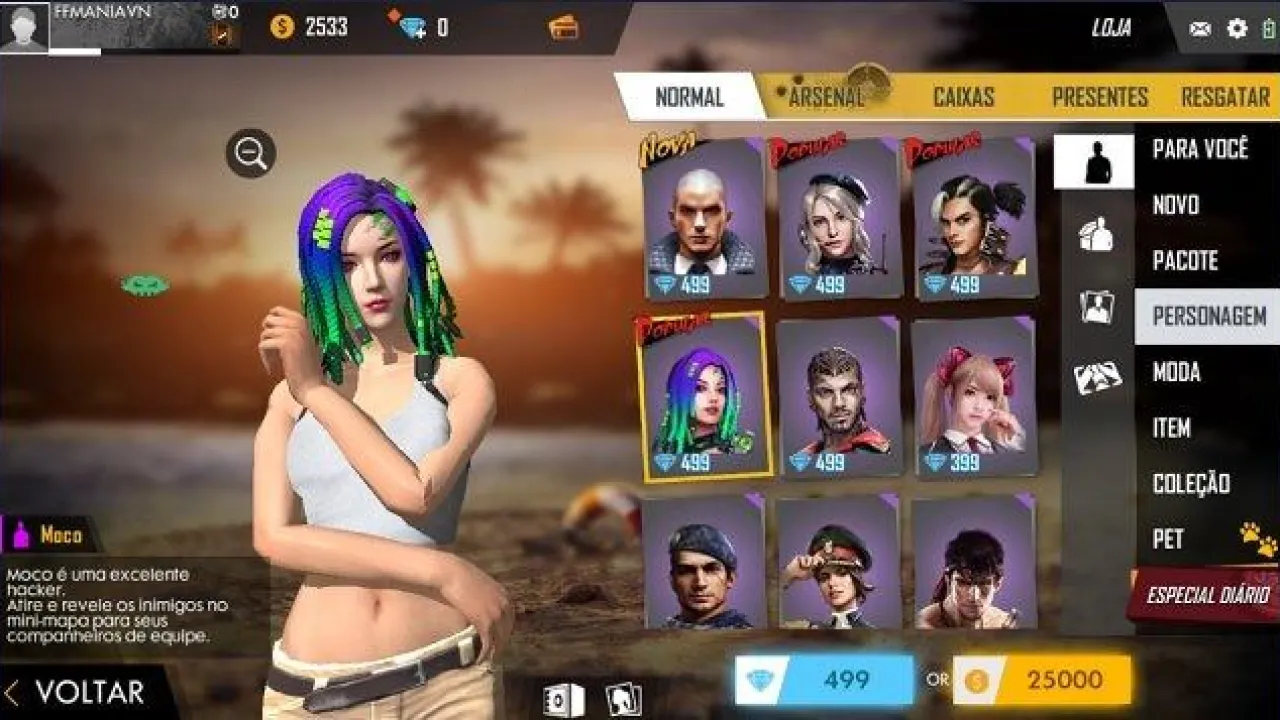Open the settings gear icon
Viewport: 1280px width, 720px height.
1235,27
